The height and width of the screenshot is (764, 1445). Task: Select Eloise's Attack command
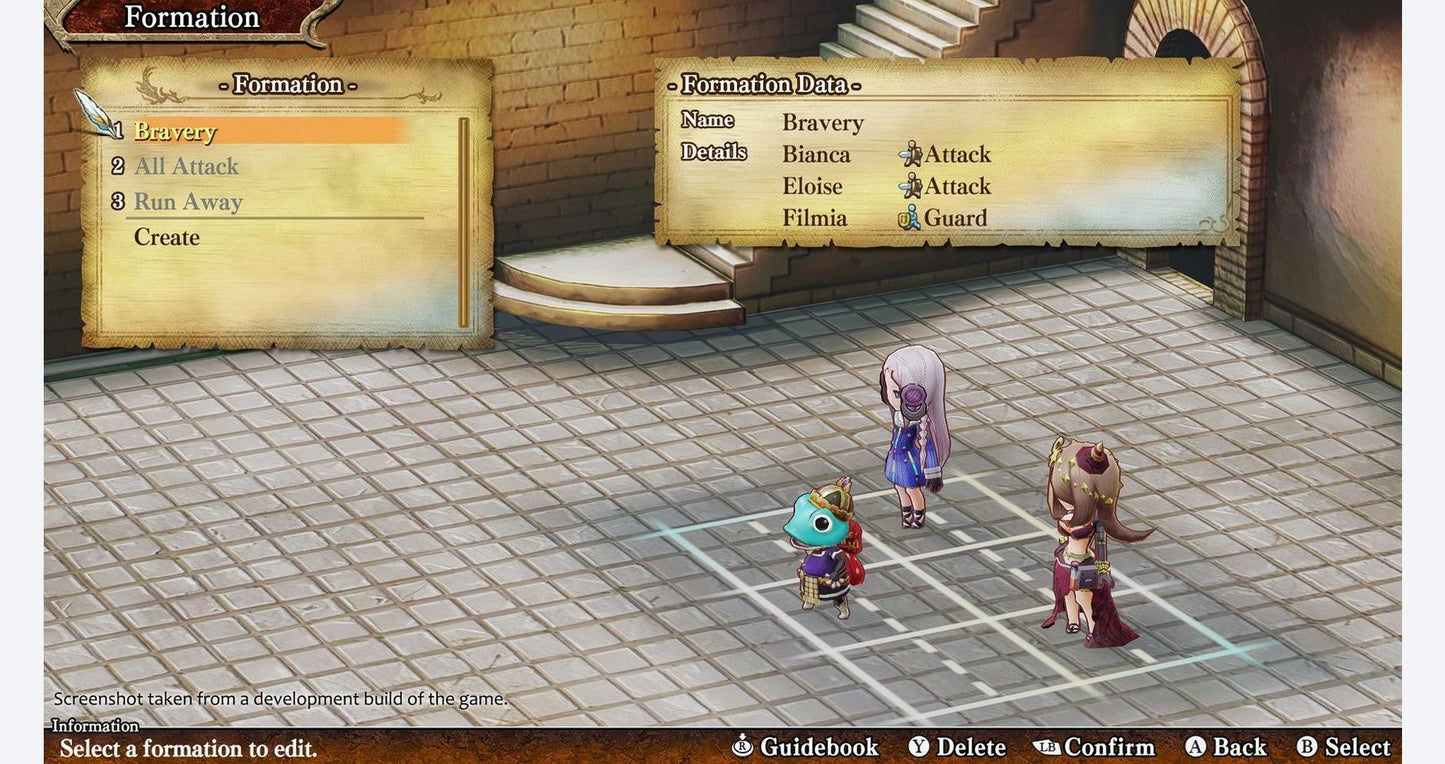coord(945,187)
